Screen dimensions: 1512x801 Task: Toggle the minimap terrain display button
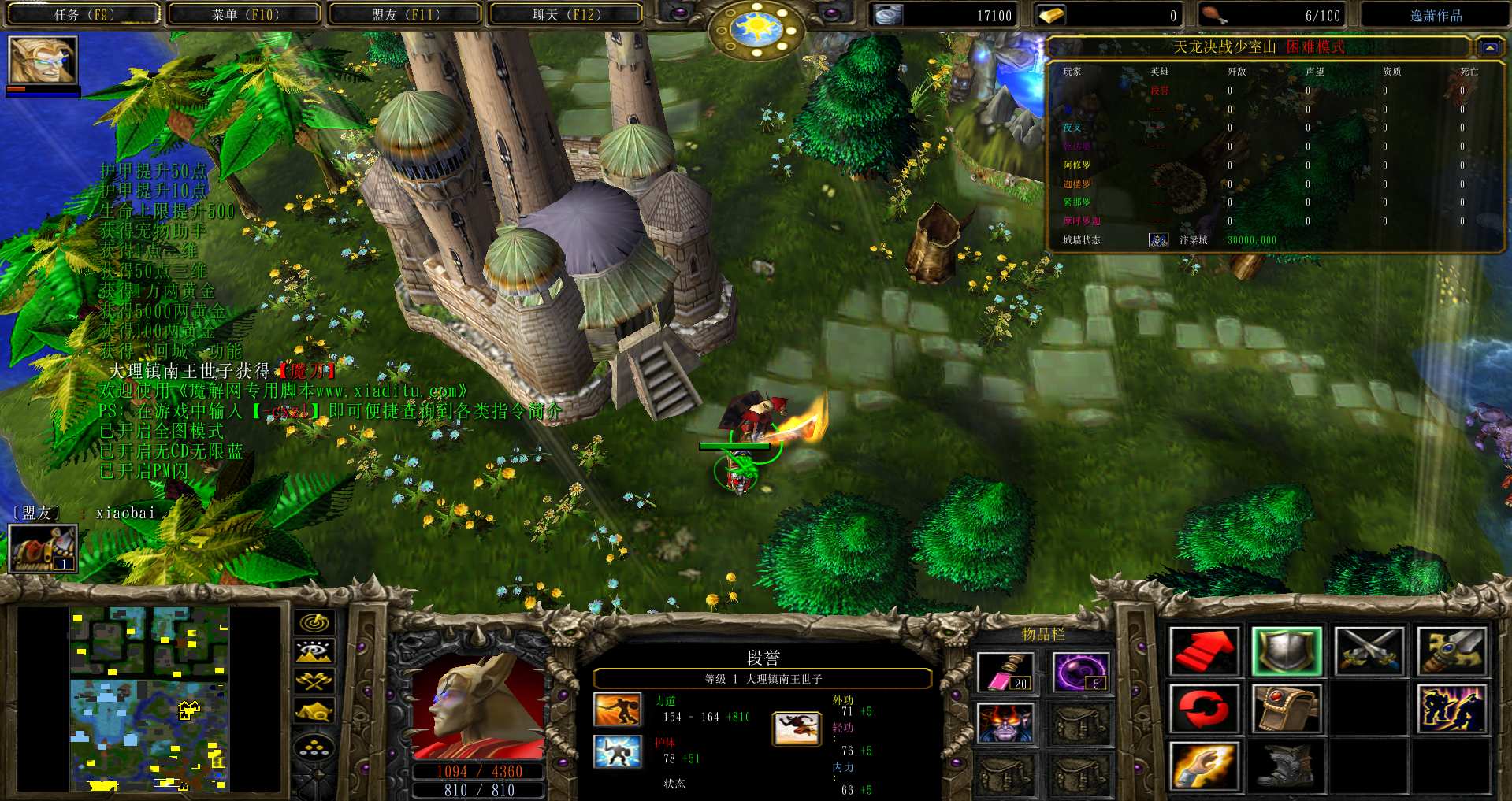tap(314, 651)
